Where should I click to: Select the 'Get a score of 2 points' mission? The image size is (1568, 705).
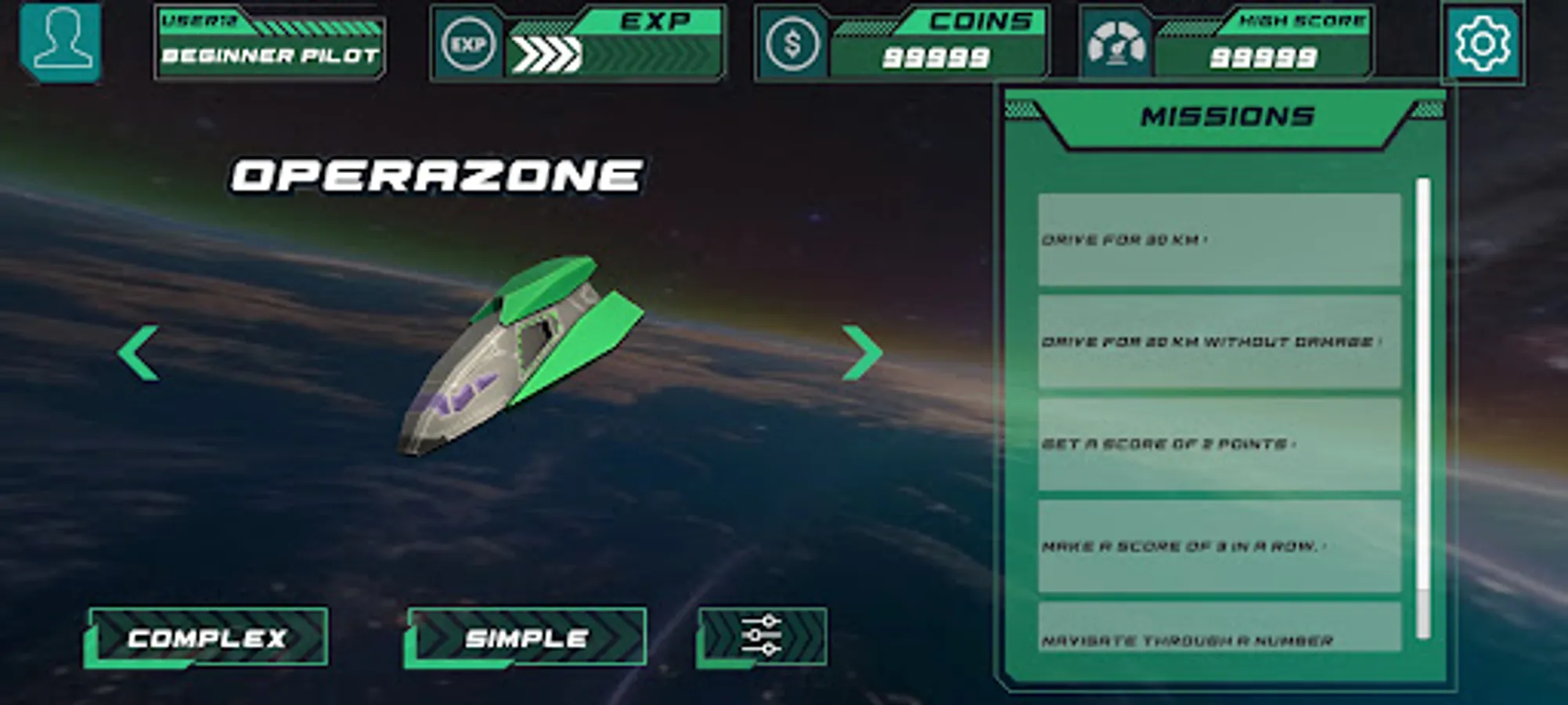pos(1218,443)
